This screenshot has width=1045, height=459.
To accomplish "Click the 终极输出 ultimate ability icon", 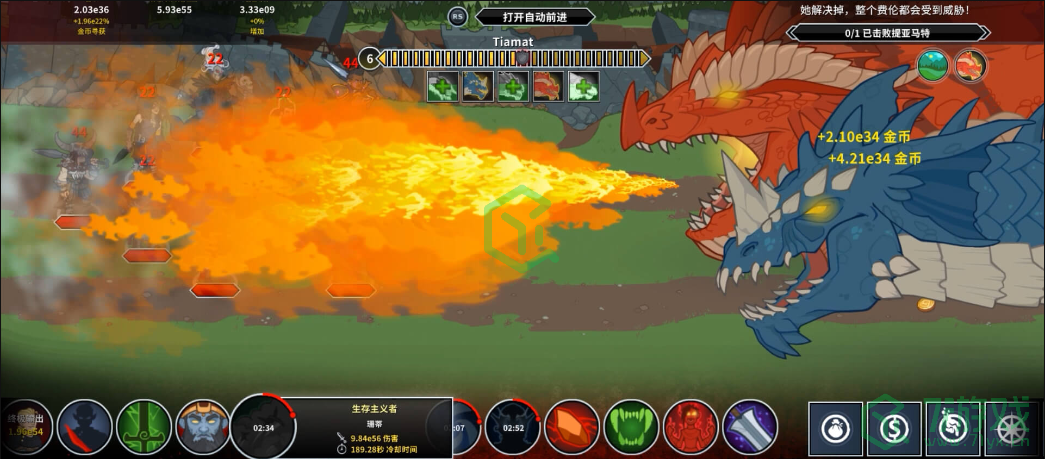I will (25, 427).
